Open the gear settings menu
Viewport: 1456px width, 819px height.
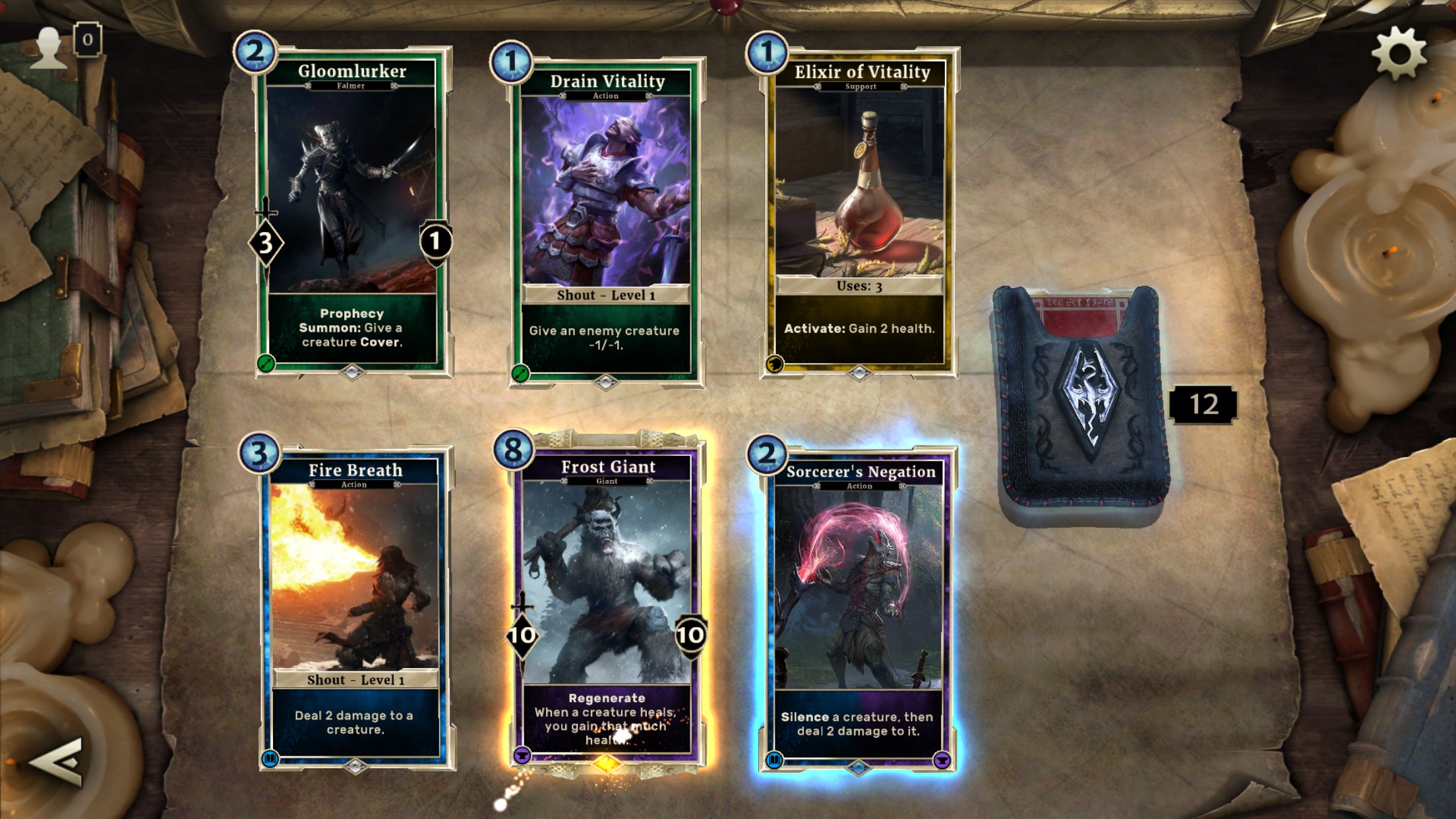1398,53
